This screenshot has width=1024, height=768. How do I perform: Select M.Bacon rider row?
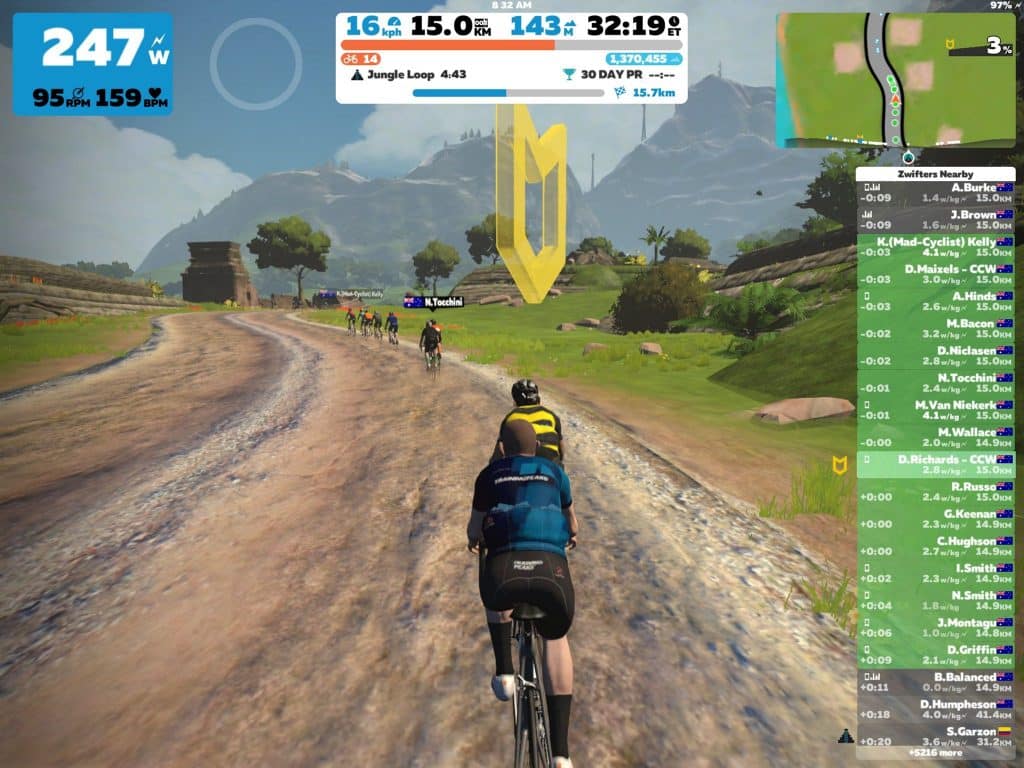936,329
